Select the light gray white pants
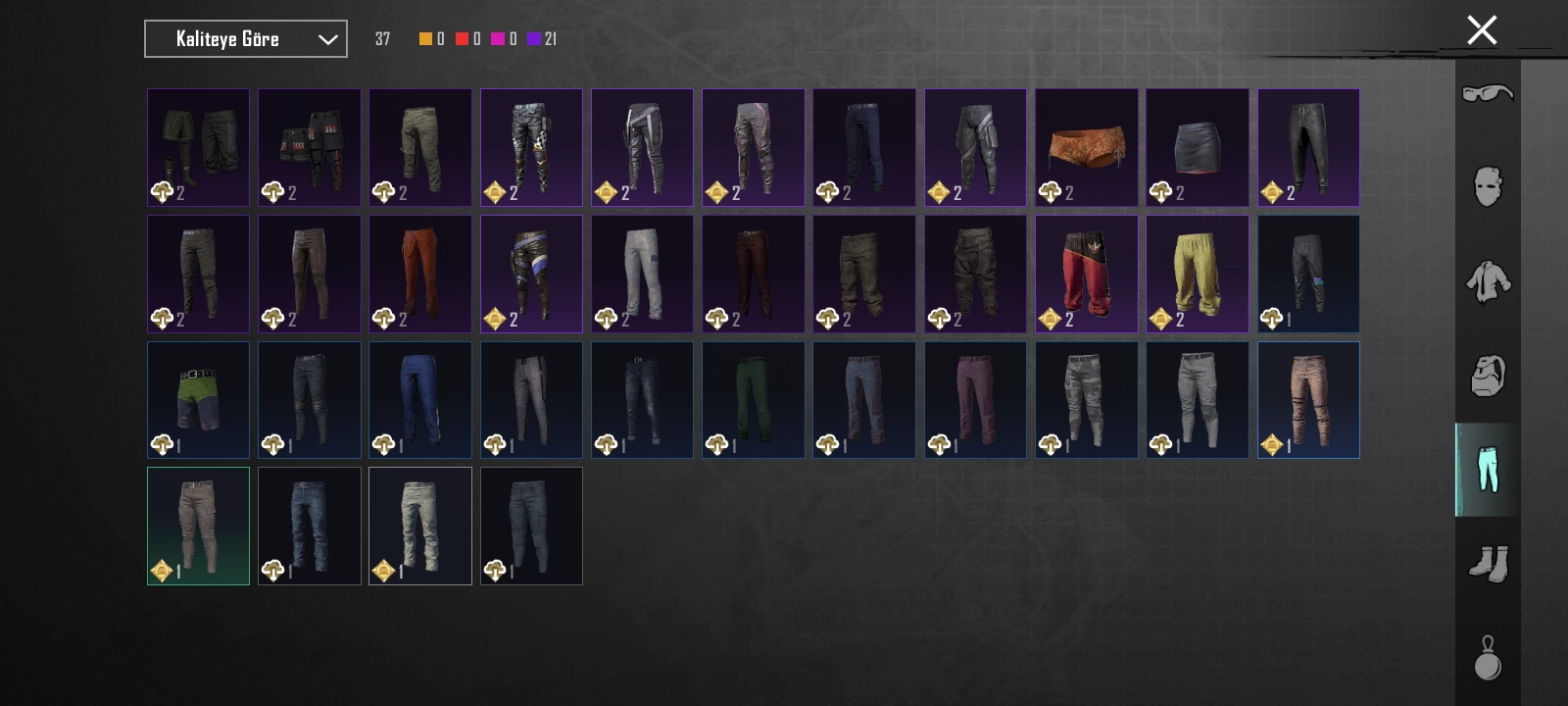Image resolution: width=1568 pixels, height=706 pixels. [x=642, y=274]
